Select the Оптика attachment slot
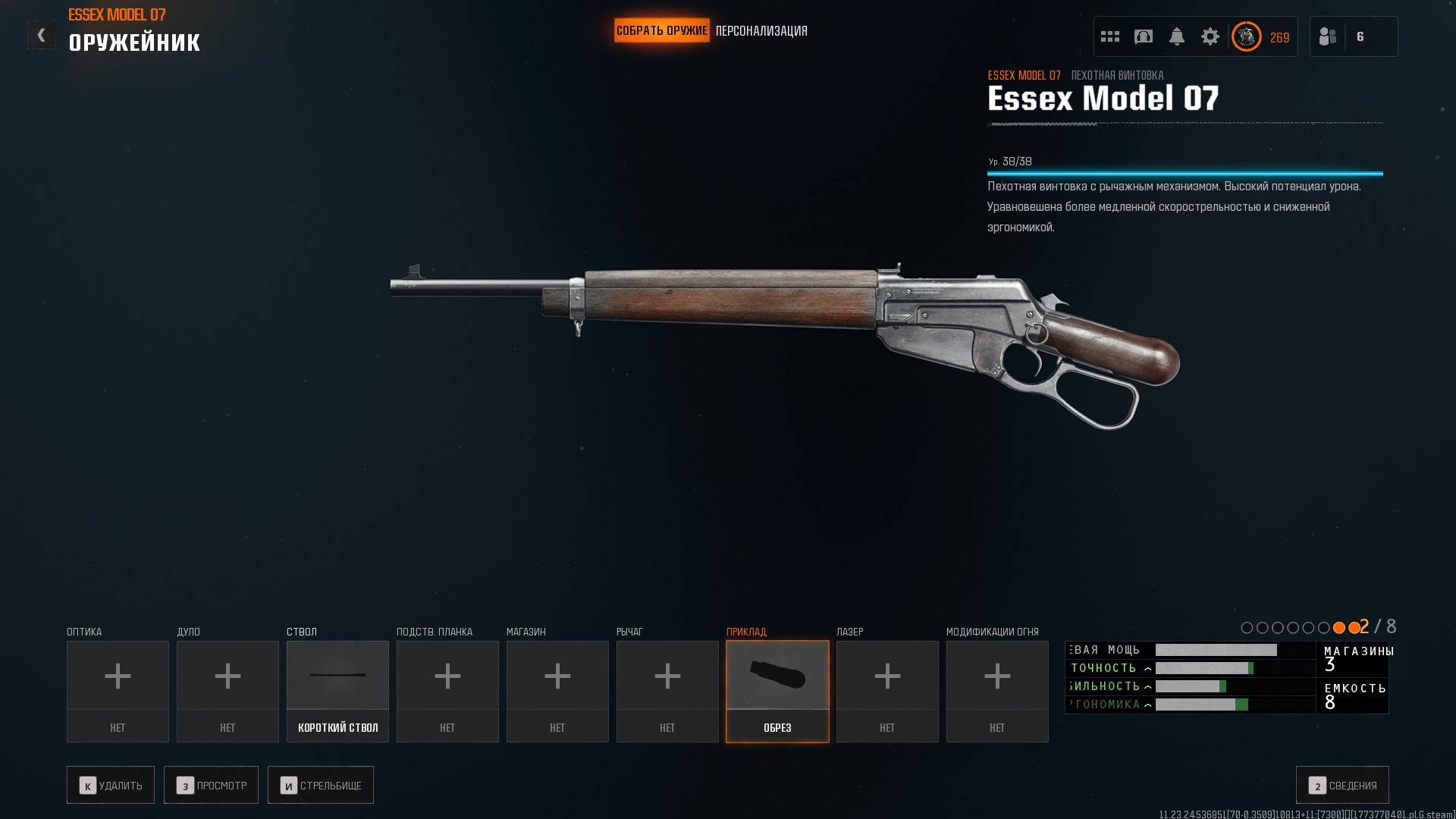The width and height of the screenshot is (1456, 819). 118,691
